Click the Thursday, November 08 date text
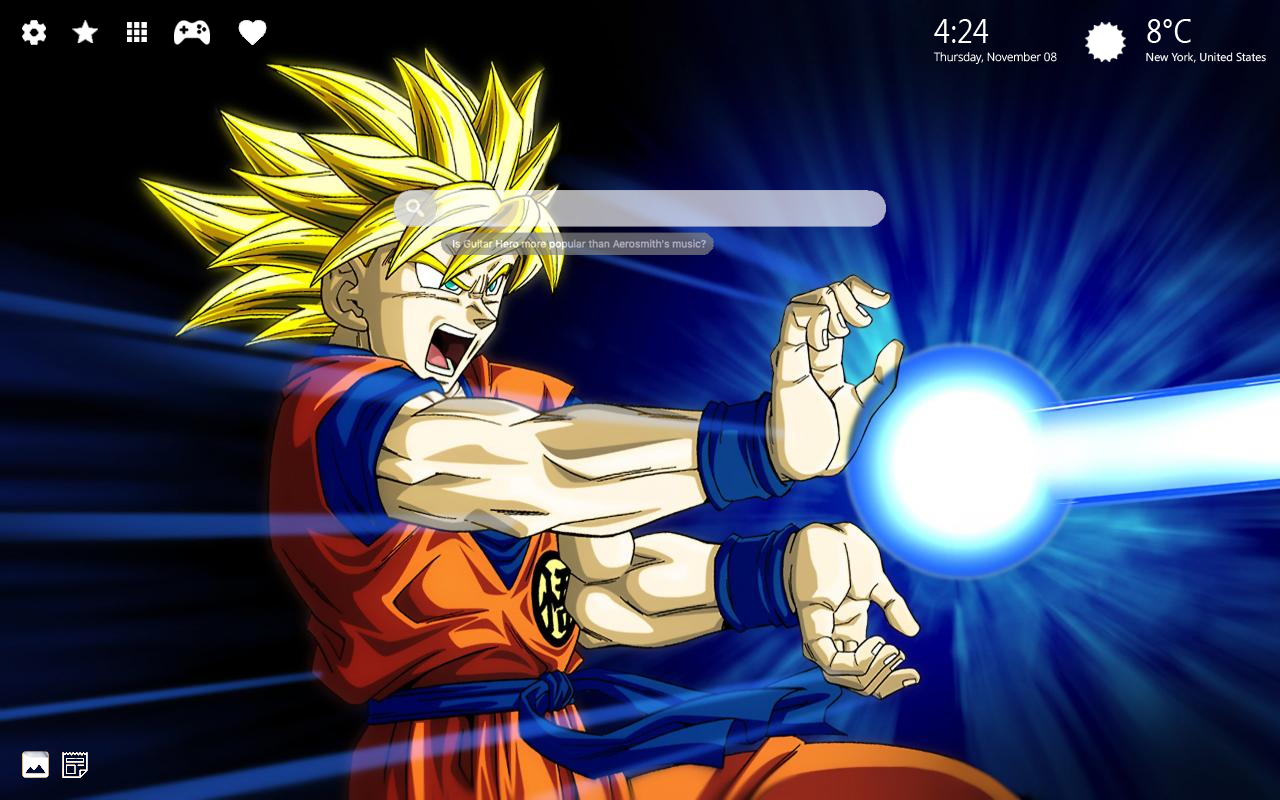This screenshot has height=800, width=1280. [995, 57]
